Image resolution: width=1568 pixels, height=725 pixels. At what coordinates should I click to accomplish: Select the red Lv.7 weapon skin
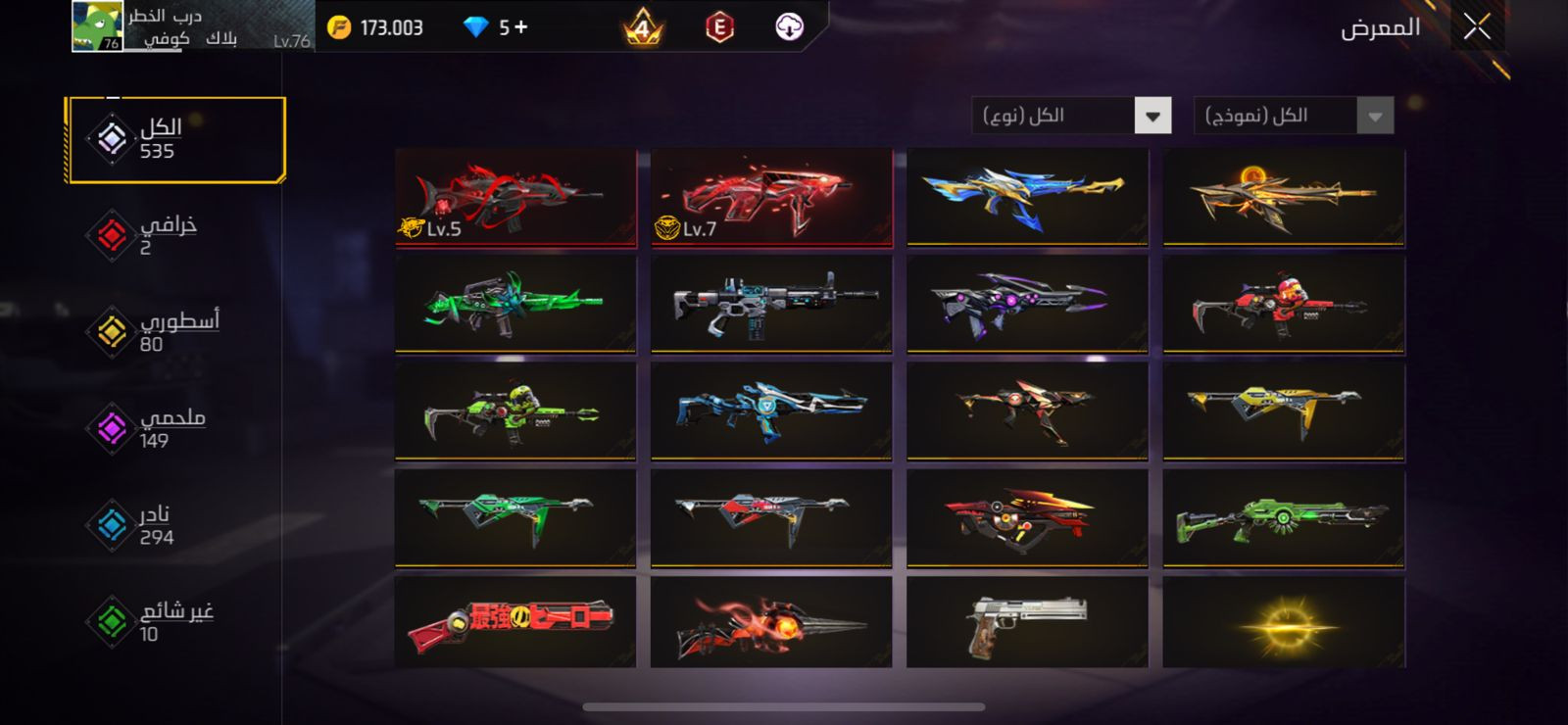pos(771,196)
